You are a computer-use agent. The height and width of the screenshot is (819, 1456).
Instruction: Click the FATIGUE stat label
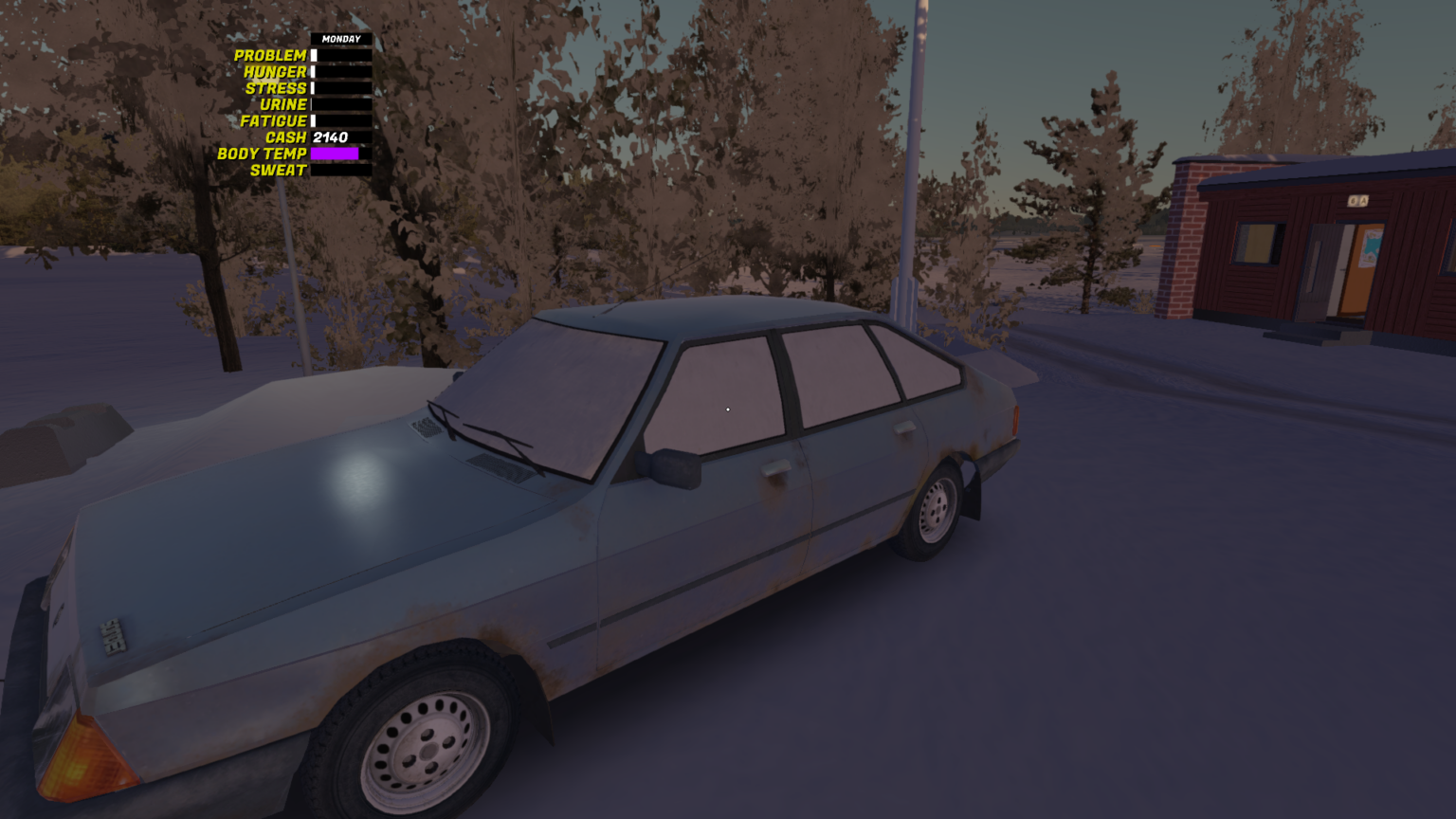[273, 120]
